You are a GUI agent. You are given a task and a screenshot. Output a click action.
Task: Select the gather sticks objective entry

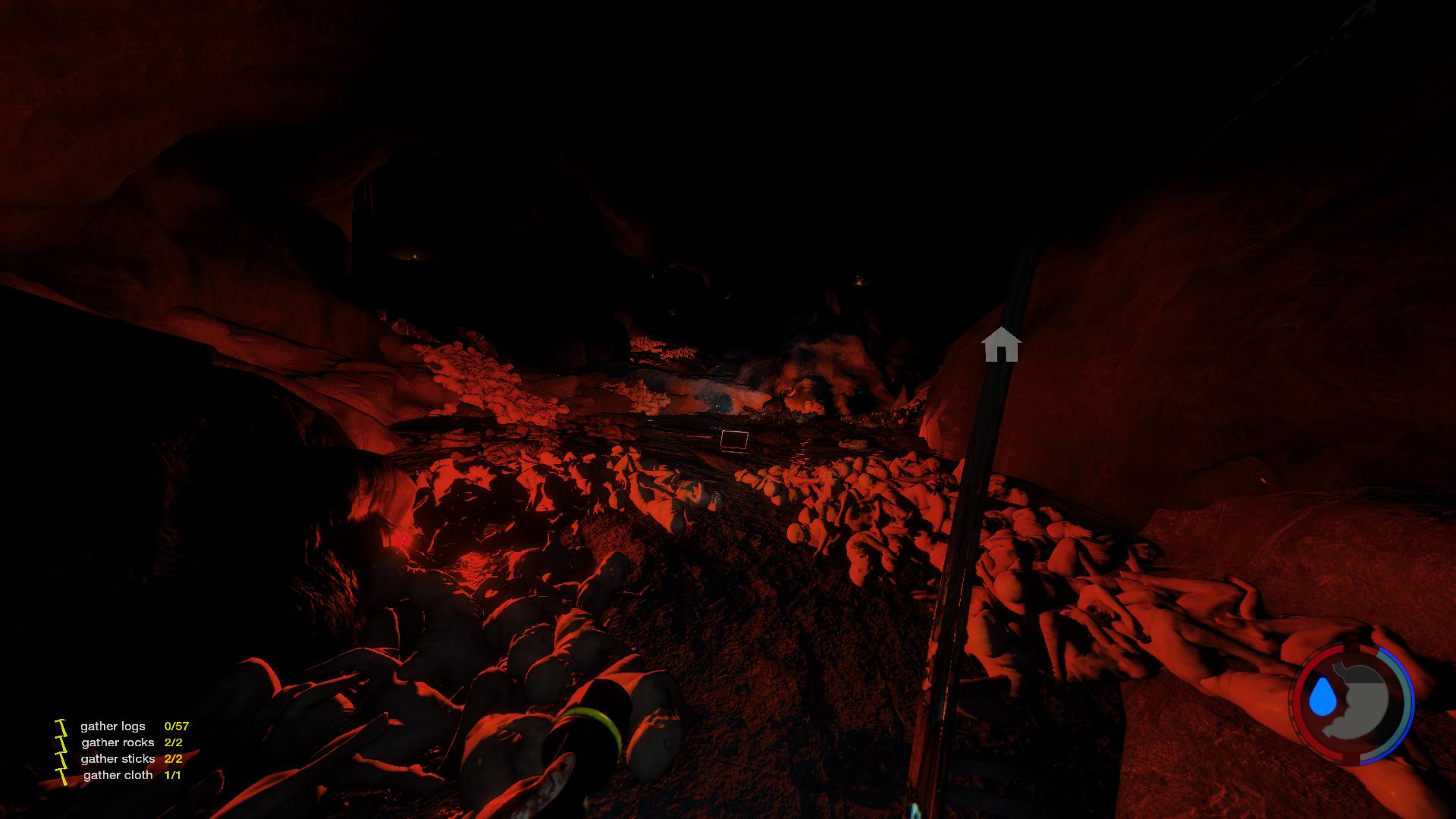[x=118, y=758]
